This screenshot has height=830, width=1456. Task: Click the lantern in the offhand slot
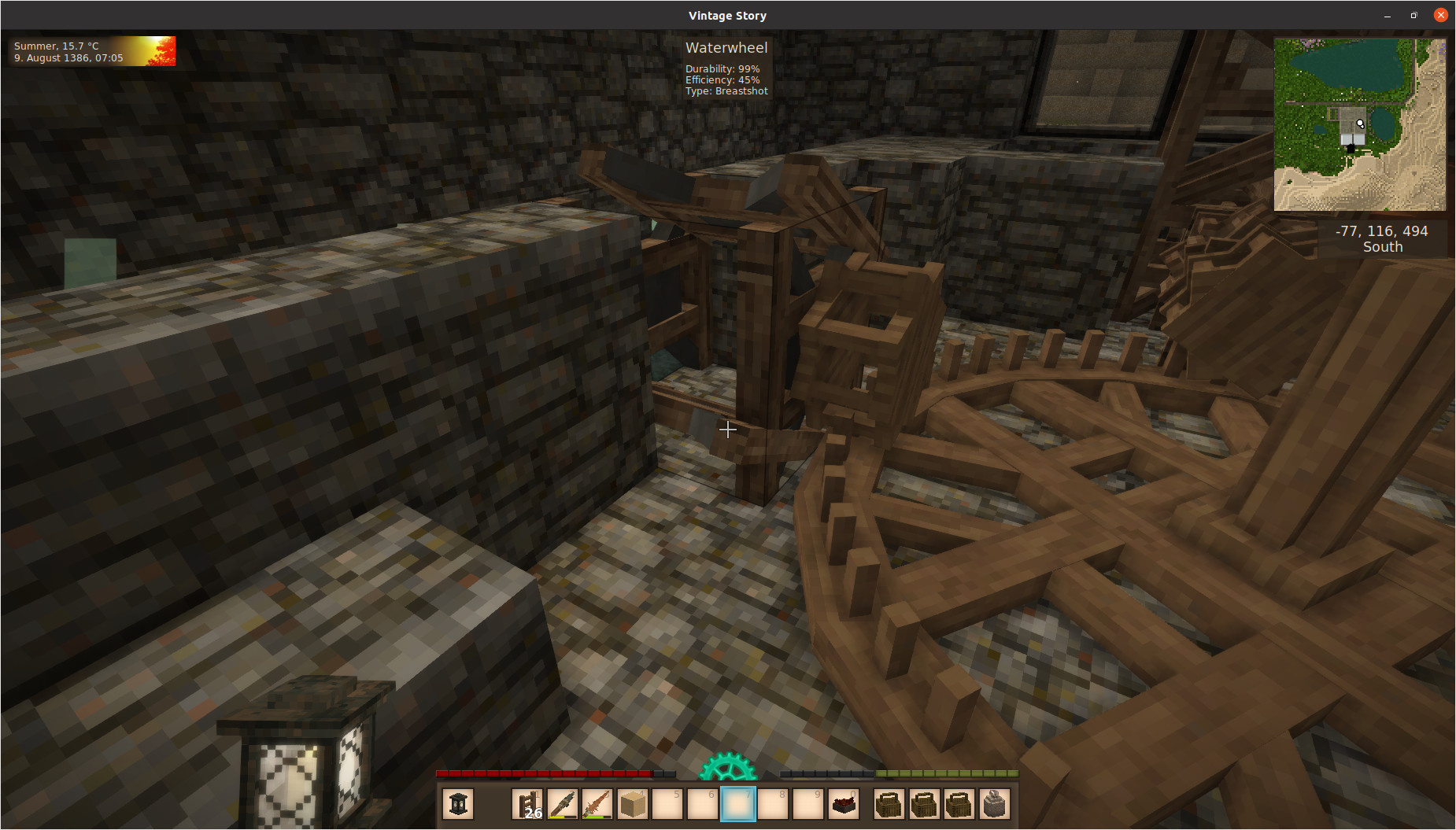[x=458, y=804]
